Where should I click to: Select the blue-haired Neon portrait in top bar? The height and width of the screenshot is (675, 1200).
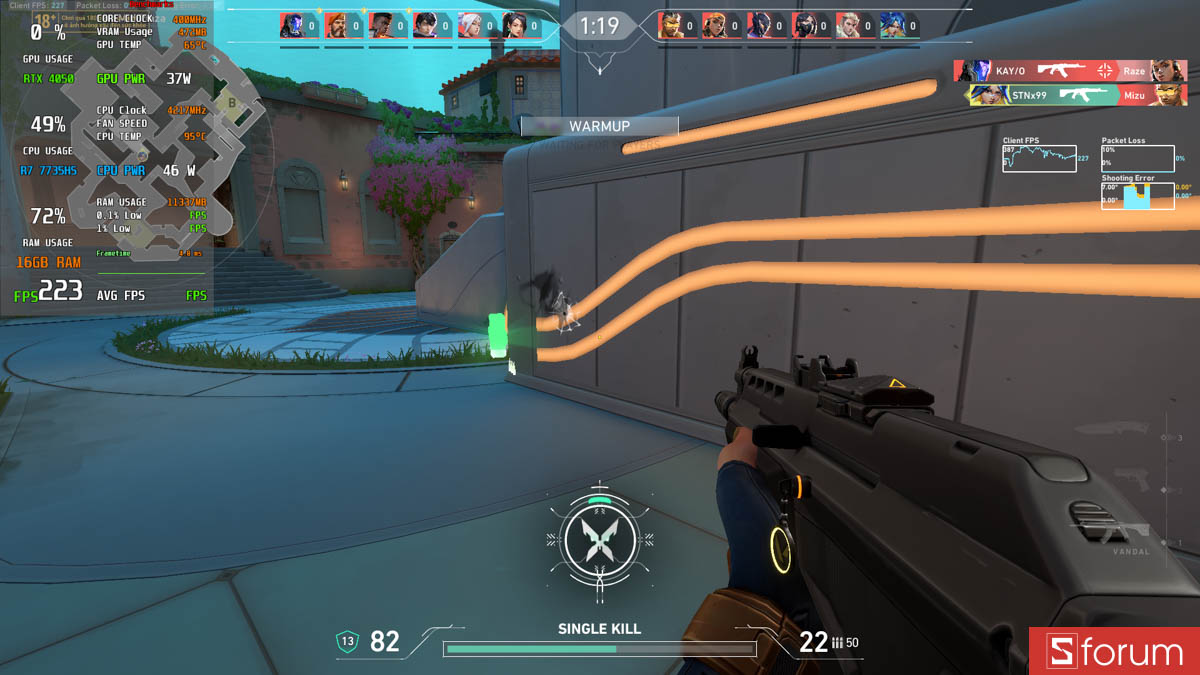pyautogui.click(x=892, y=25)
